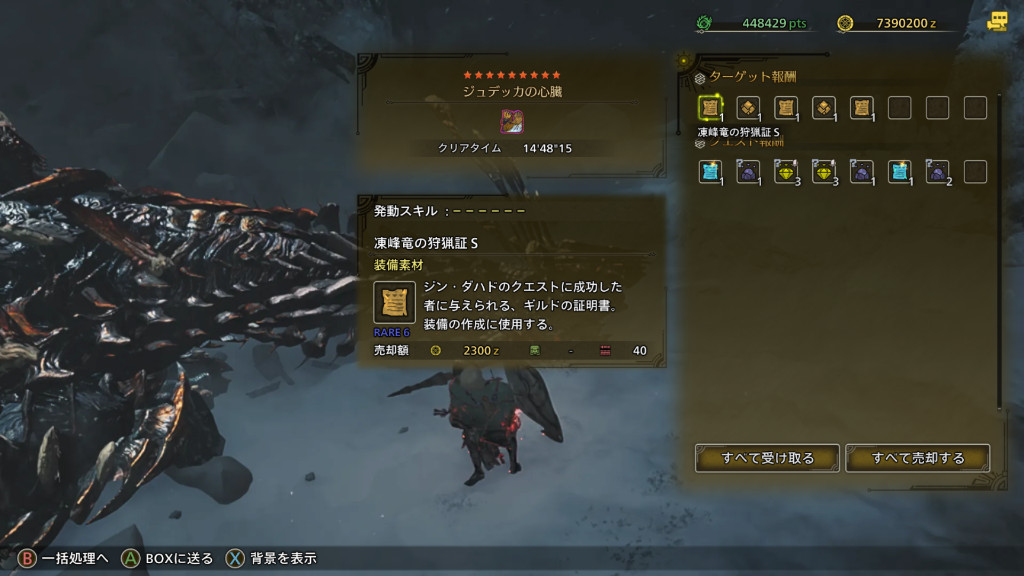This screenshot has height=576, width=1024.
Task: Click the すべて受け取る (receive all) button
Action: tap(767, 458)
